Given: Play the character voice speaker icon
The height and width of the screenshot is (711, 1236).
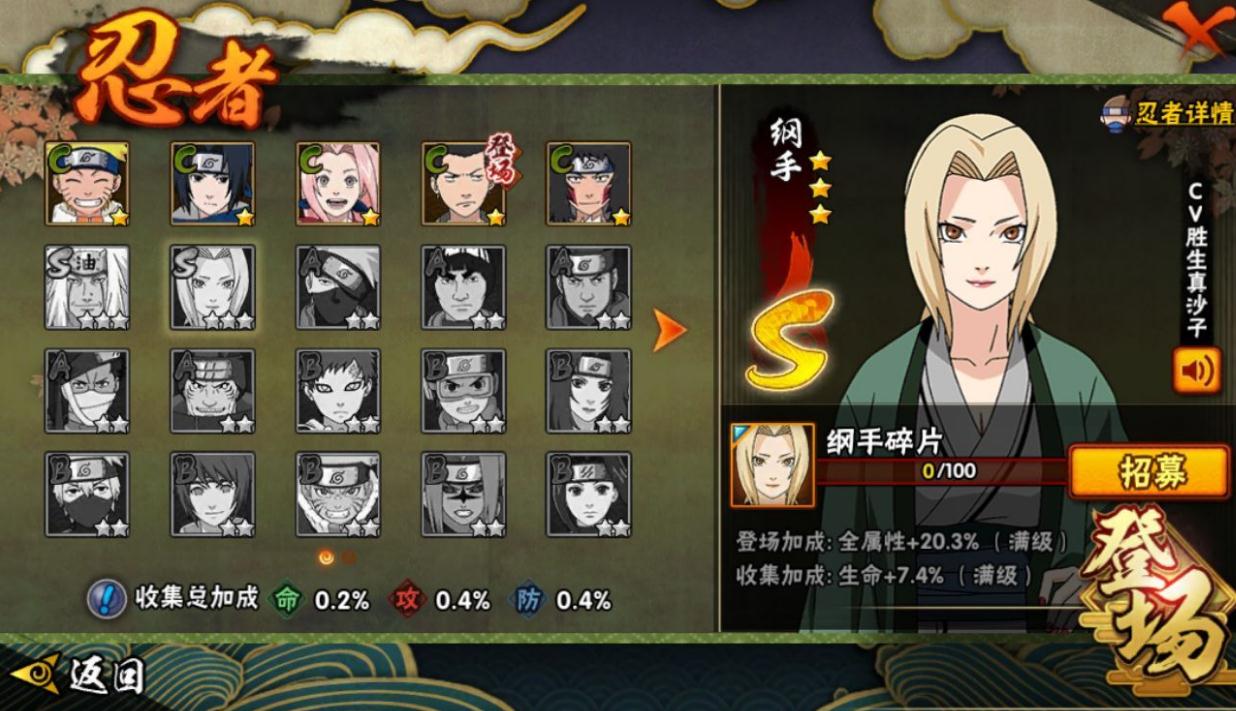Looking at the screenshot, I should point(1196,372).
